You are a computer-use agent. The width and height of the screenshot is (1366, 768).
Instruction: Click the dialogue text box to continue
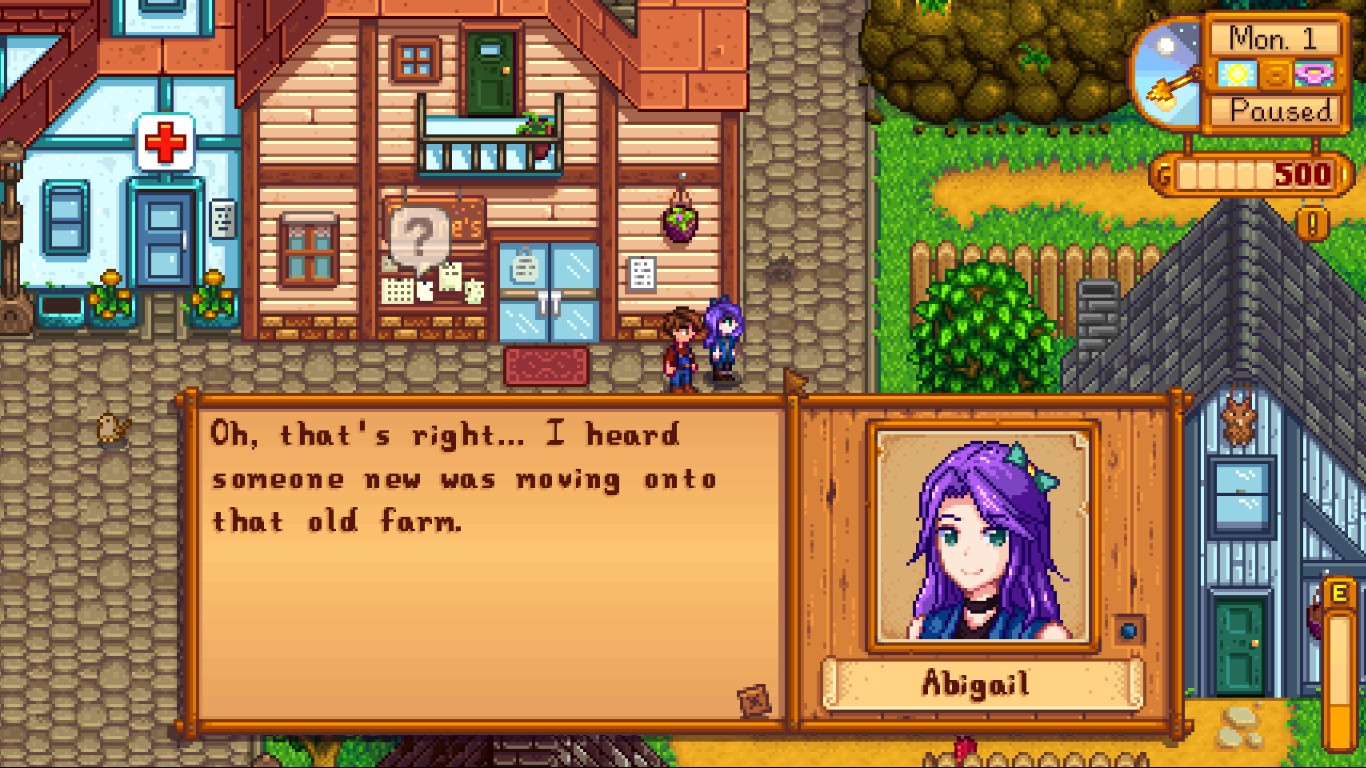click(x=487, y=560)
